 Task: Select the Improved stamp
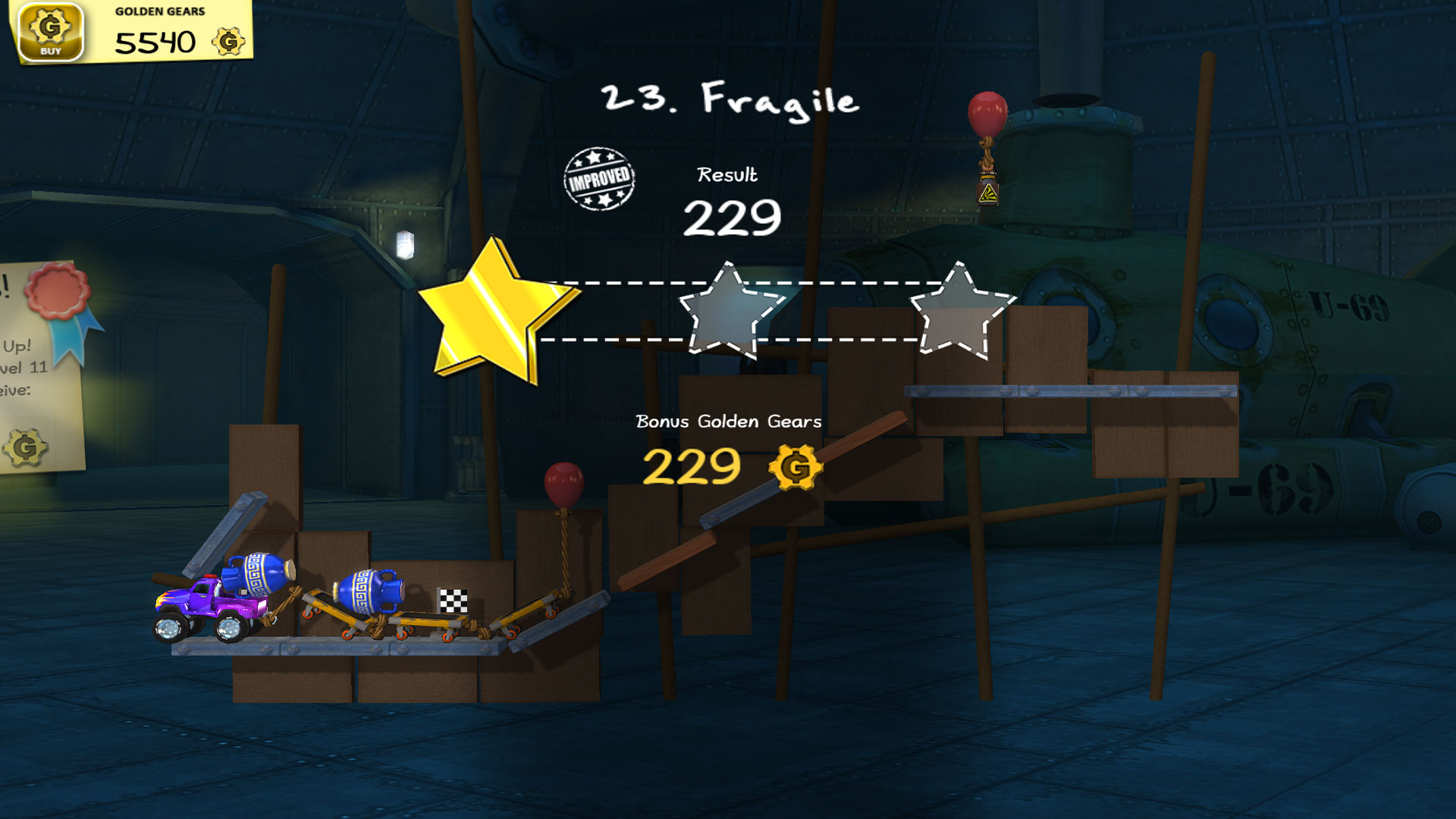click(x=600, y=180)
